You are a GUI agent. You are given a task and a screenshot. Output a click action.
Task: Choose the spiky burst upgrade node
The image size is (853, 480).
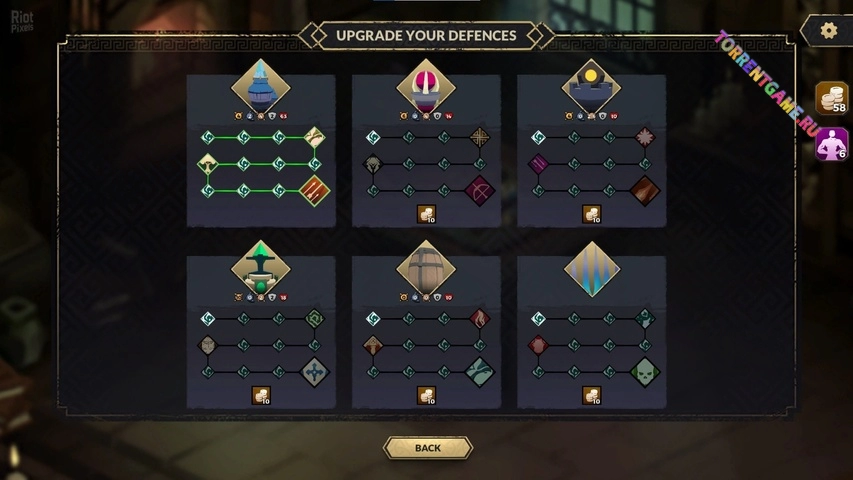pyautogui.click(x=645, y=137)
